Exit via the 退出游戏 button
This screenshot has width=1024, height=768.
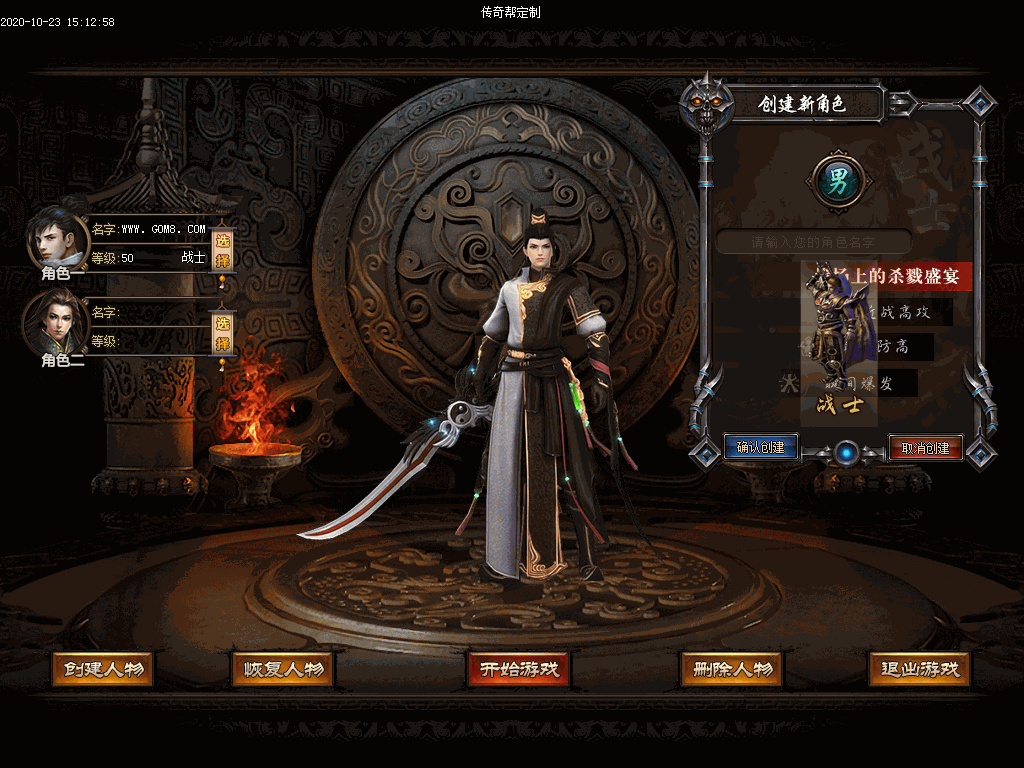[x=920, y=669]
